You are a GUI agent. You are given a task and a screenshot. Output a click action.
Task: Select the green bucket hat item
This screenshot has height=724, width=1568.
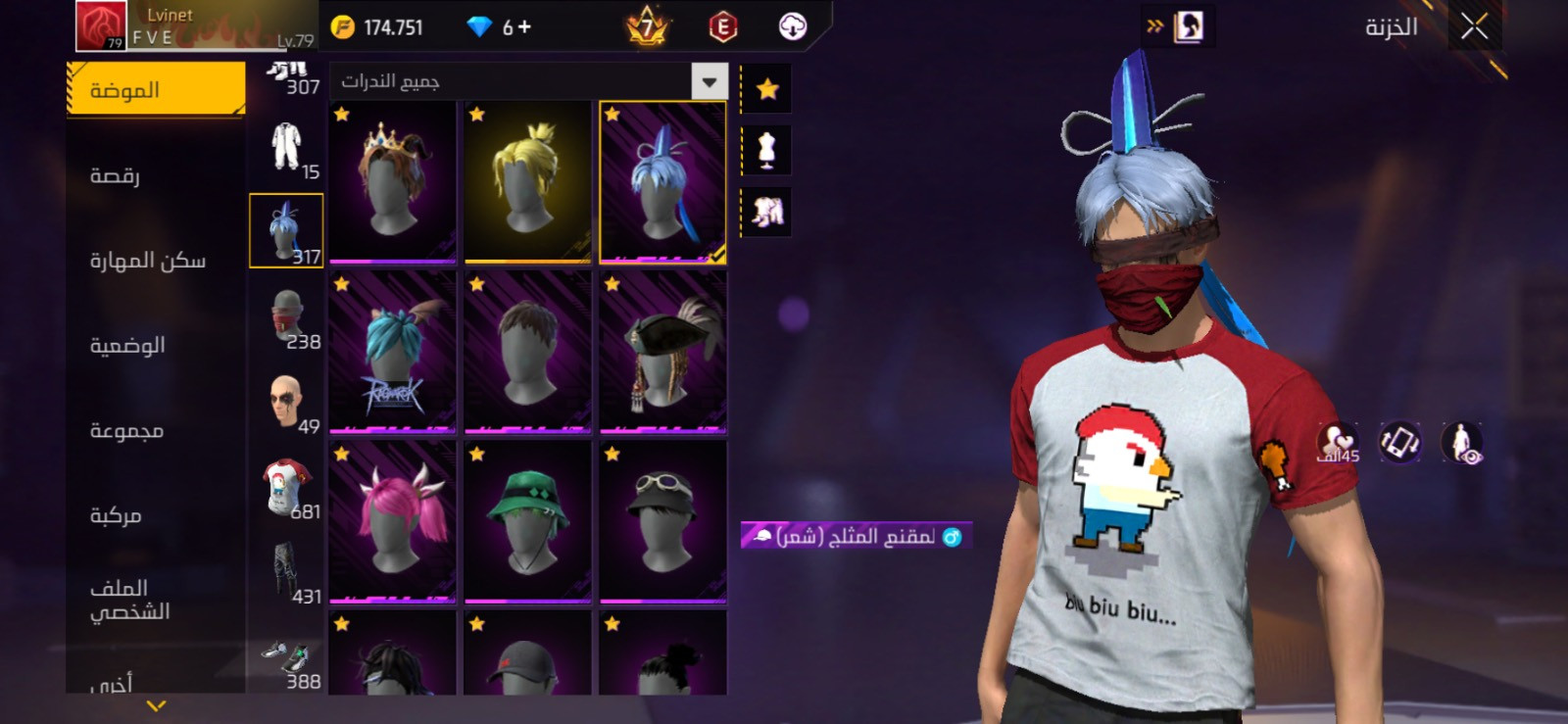tap(527, 520)
